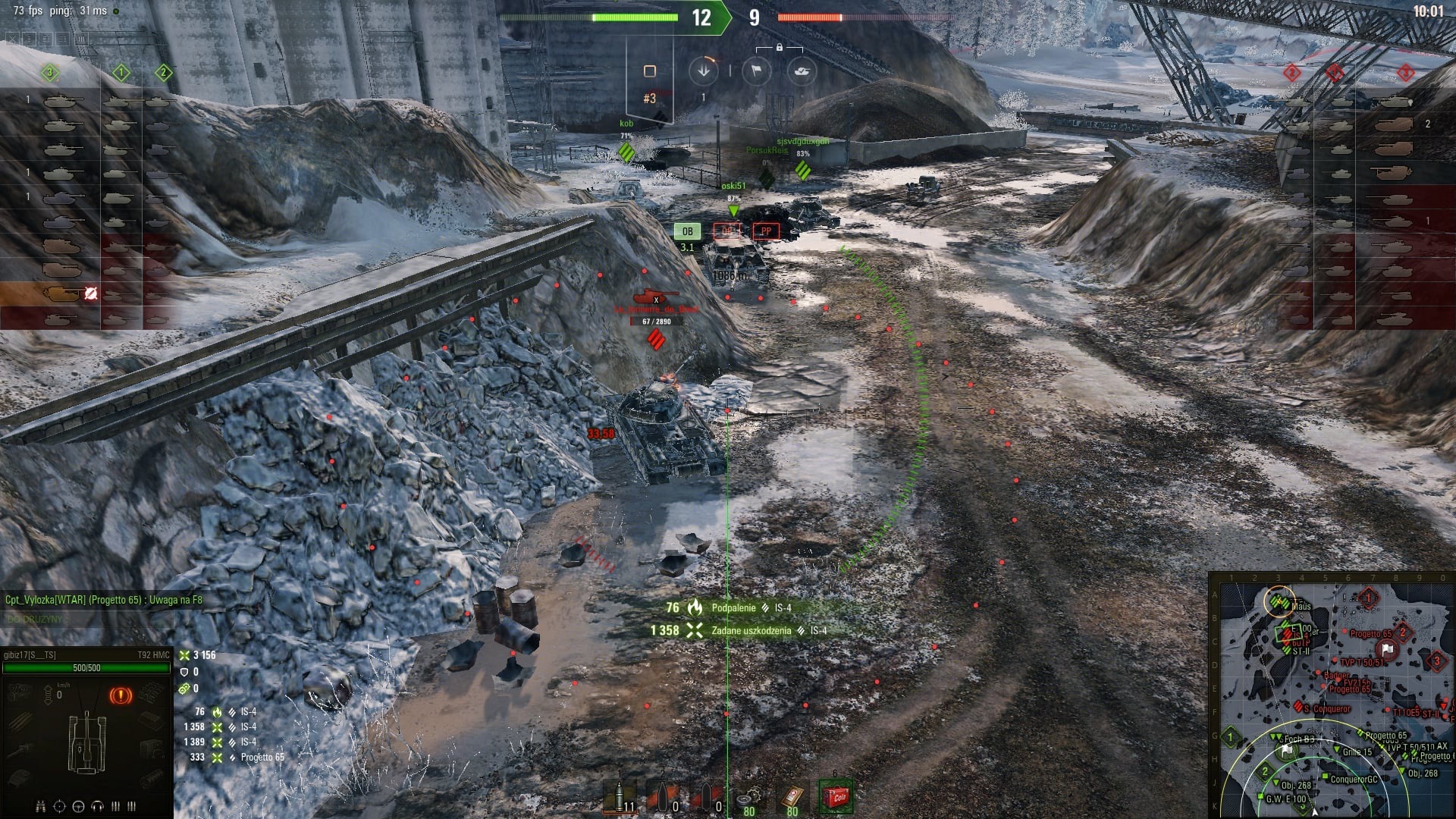
Task: Click the red handbrake warning indicator
Action: point(120,695)
